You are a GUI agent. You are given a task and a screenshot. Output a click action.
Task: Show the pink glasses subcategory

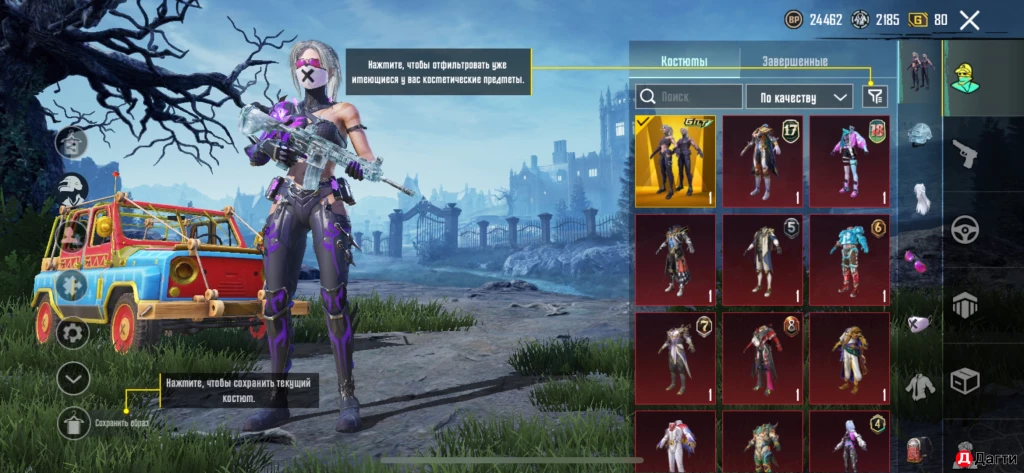920,260
